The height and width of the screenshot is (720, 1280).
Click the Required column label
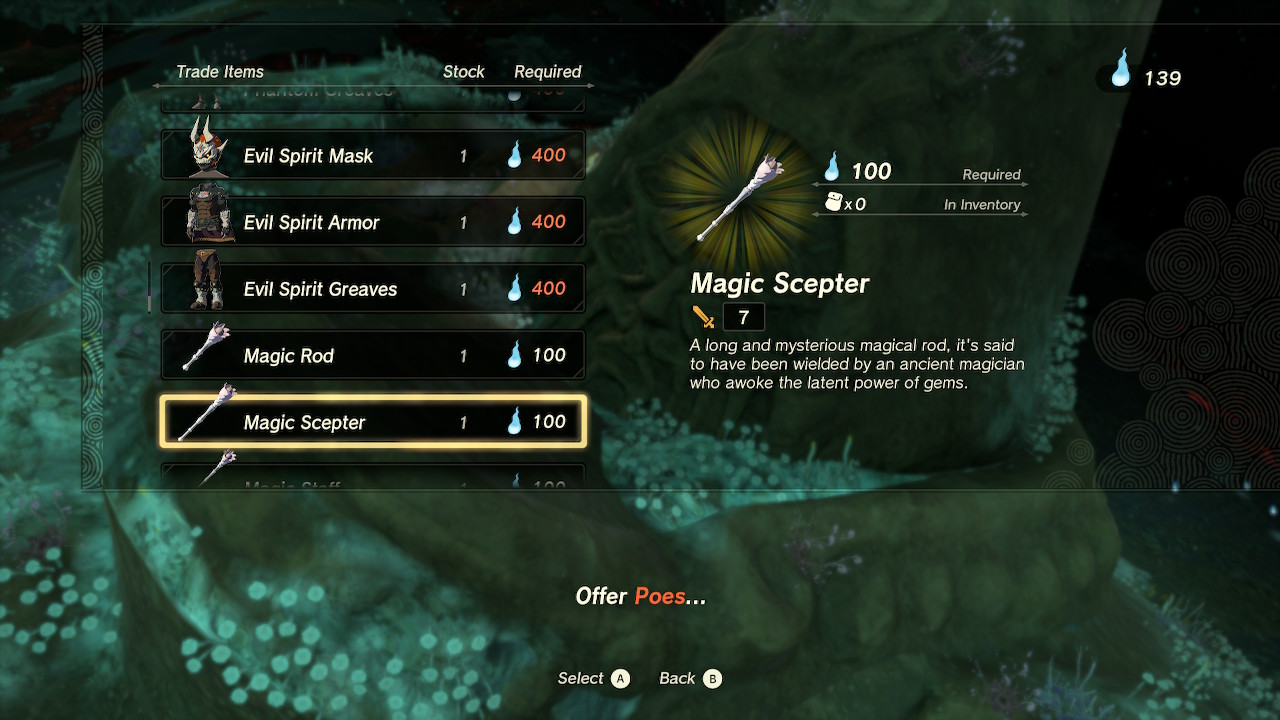point(549,72)
